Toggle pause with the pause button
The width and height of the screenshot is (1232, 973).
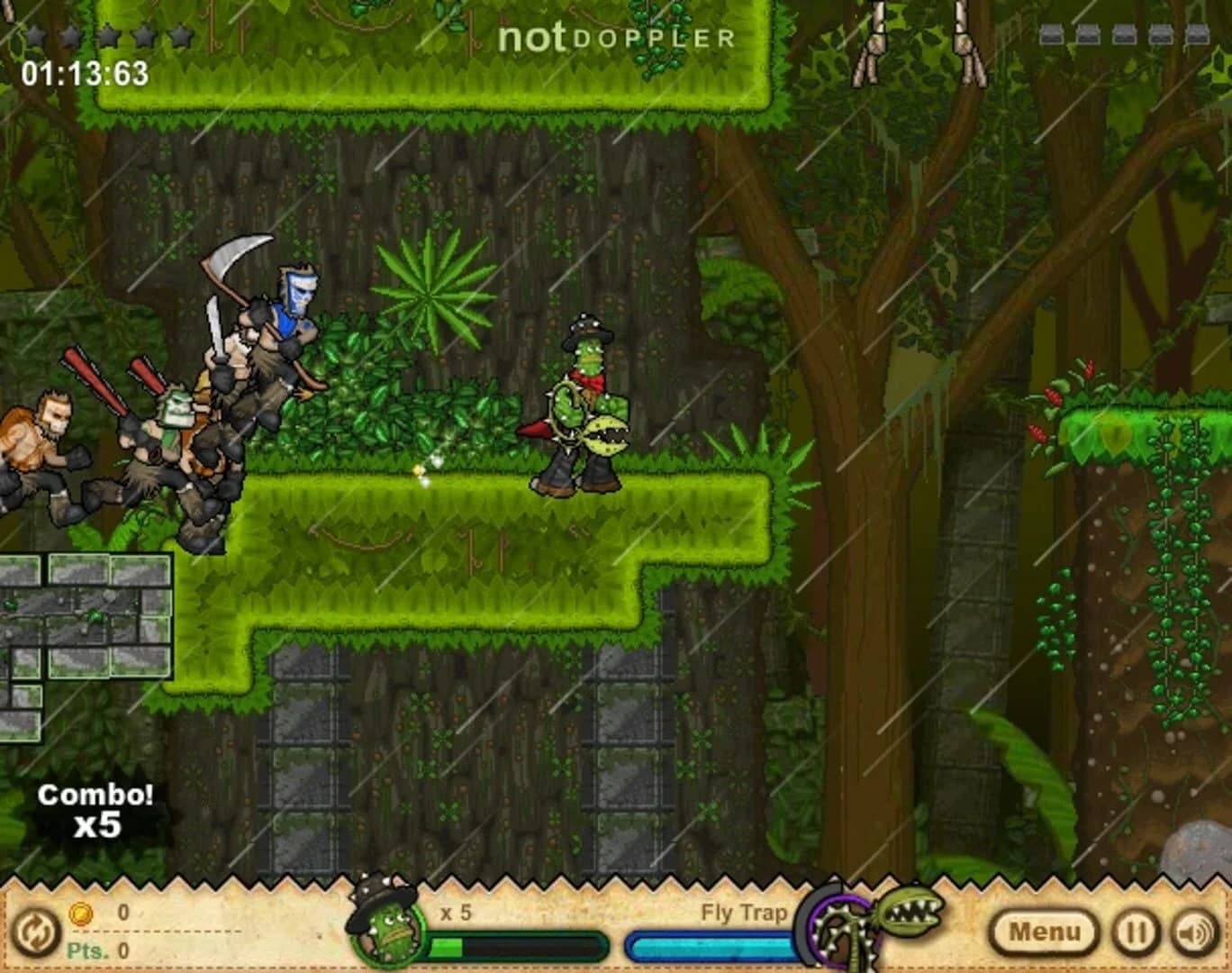1136,931
